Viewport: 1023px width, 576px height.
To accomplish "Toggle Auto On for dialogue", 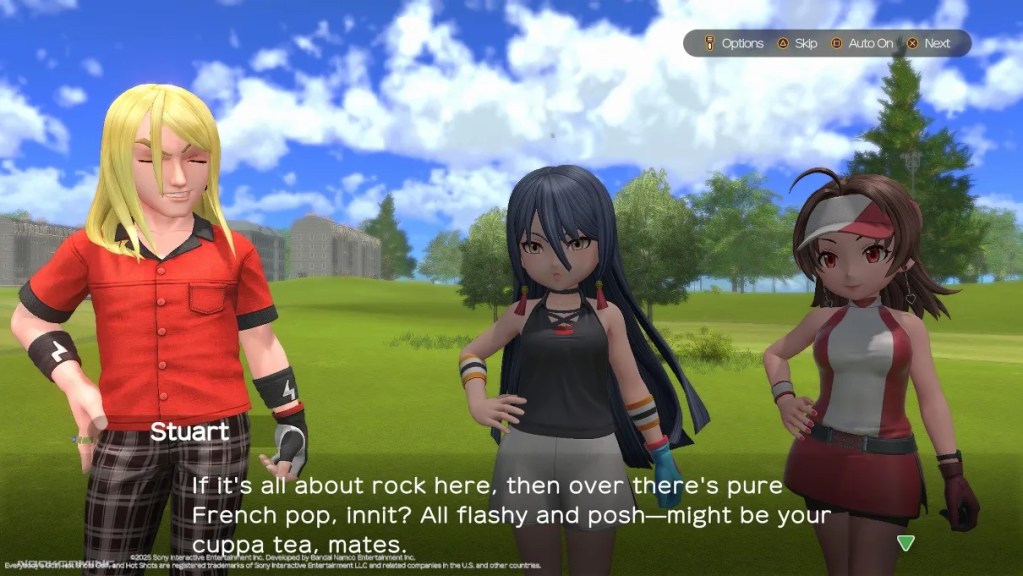I will 870,44.
